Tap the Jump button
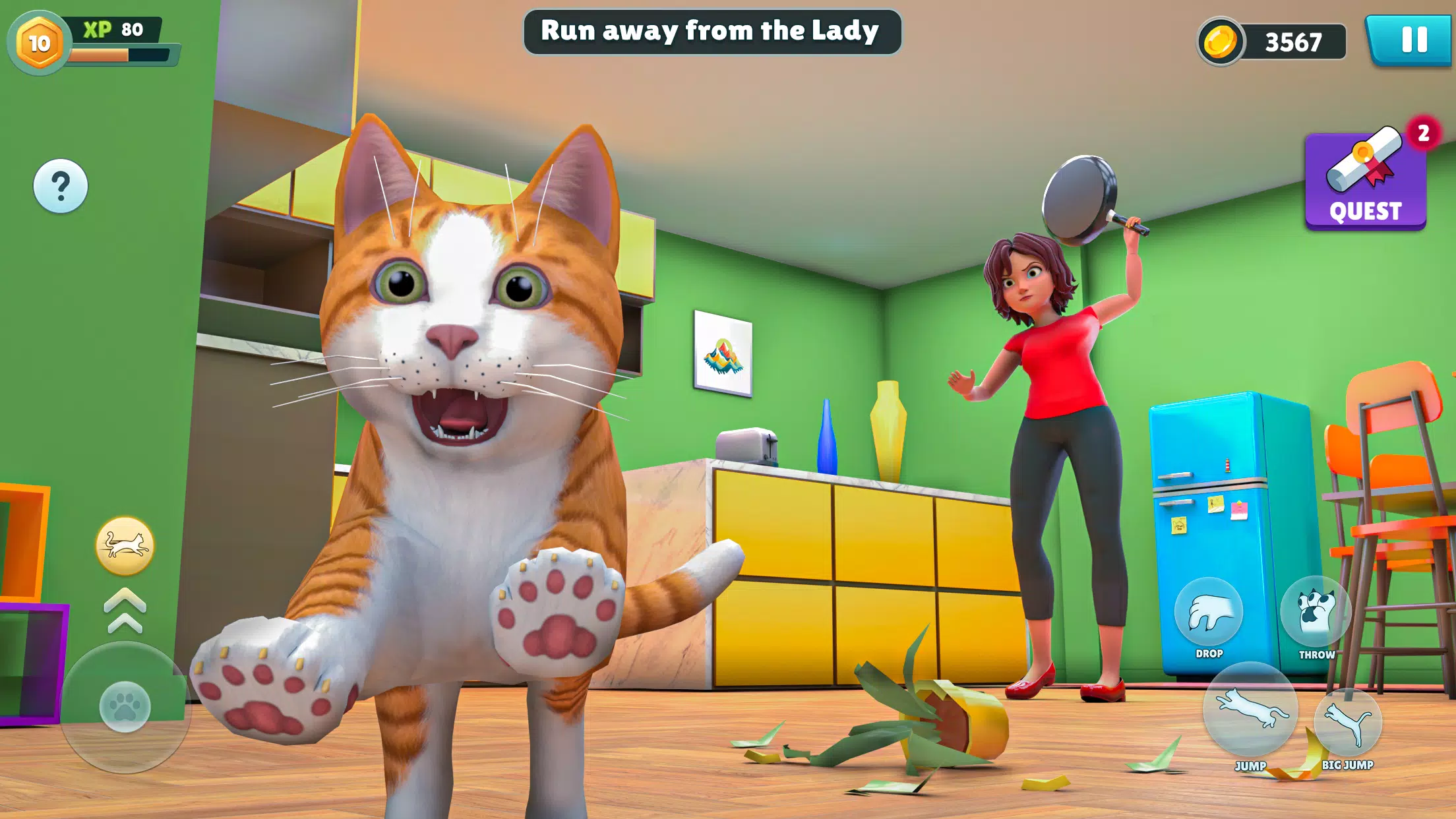Image resolution: width=1456 pixels, height=819 pixels. (1250, 710)
